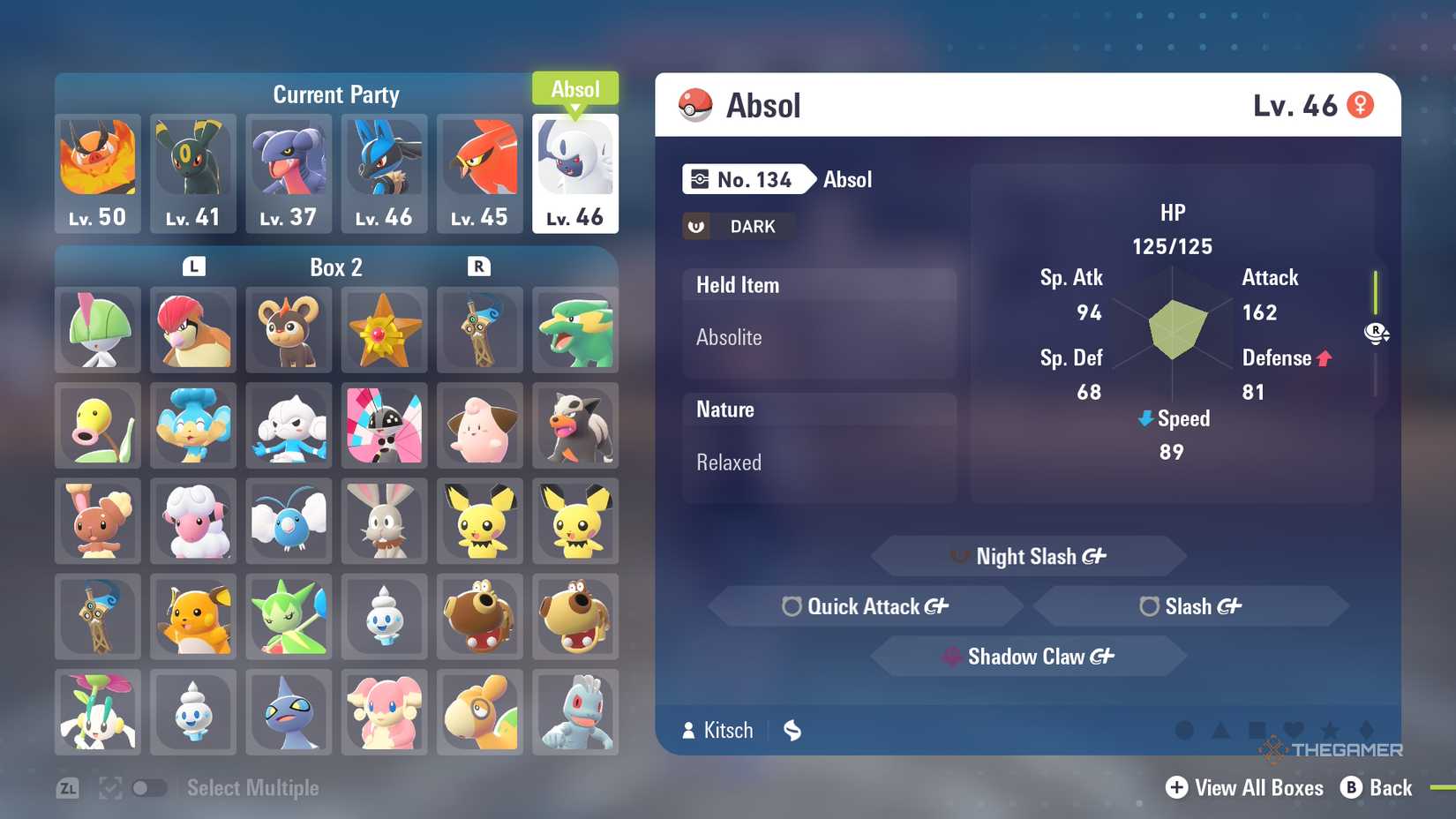1456x819 pixels.
Task: Select the Night Slash move
Action: 1029,556
